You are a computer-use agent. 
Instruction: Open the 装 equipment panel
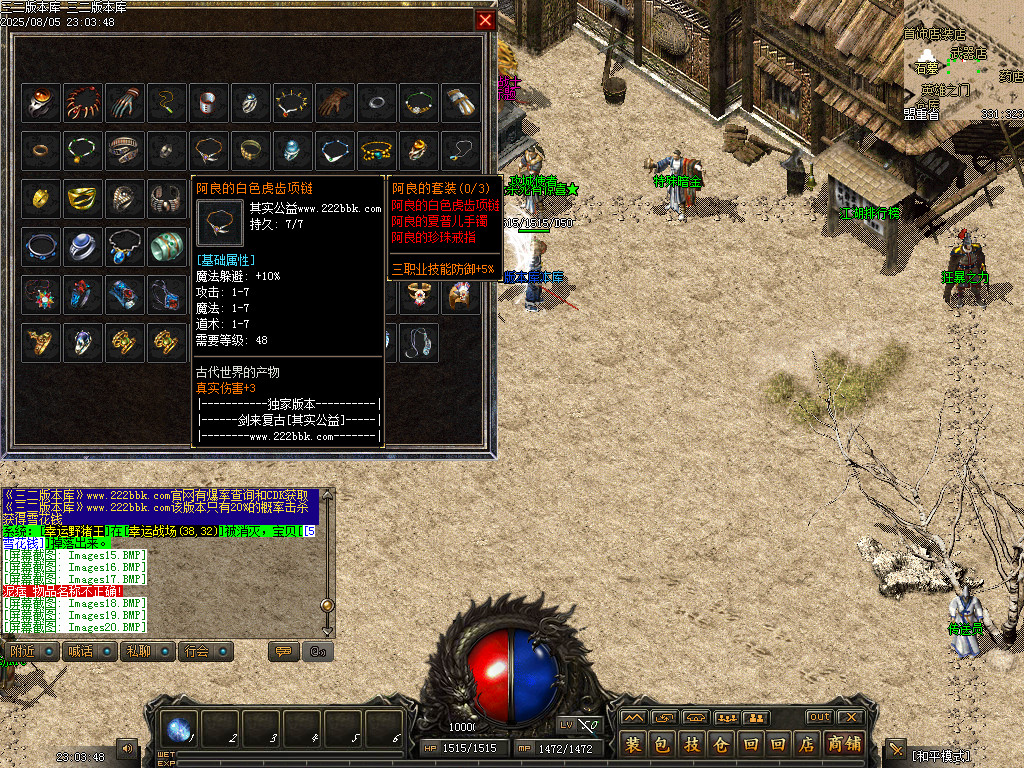[x=633, y=744]
